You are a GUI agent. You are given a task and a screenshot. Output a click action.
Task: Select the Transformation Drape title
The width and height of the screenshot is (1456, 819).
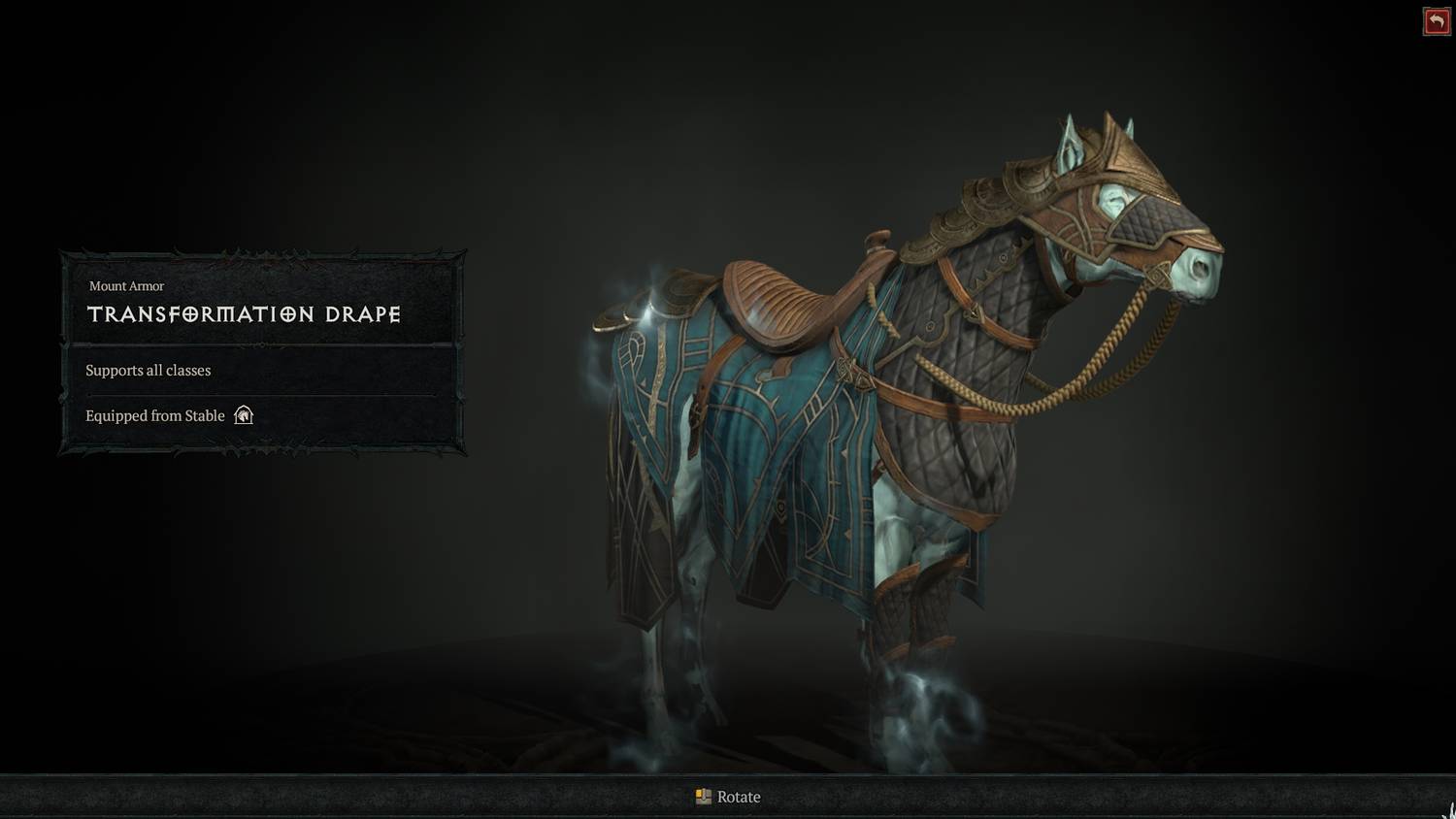[244, 313]
